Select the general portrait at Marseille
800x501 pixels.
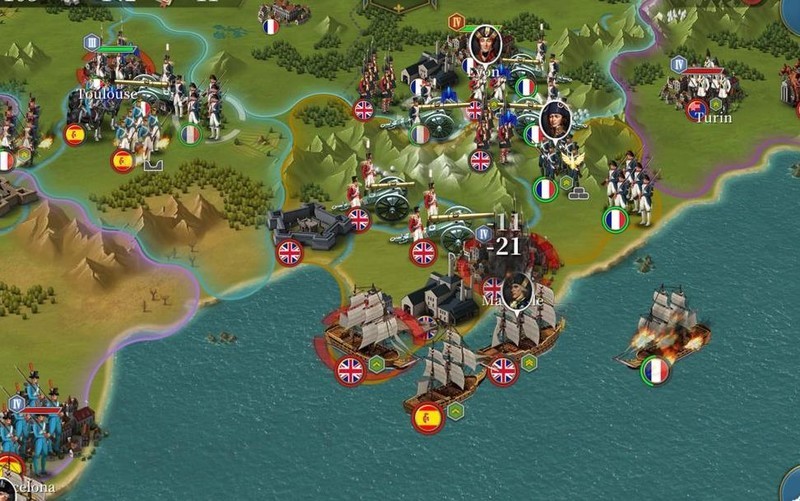[517, 290]
